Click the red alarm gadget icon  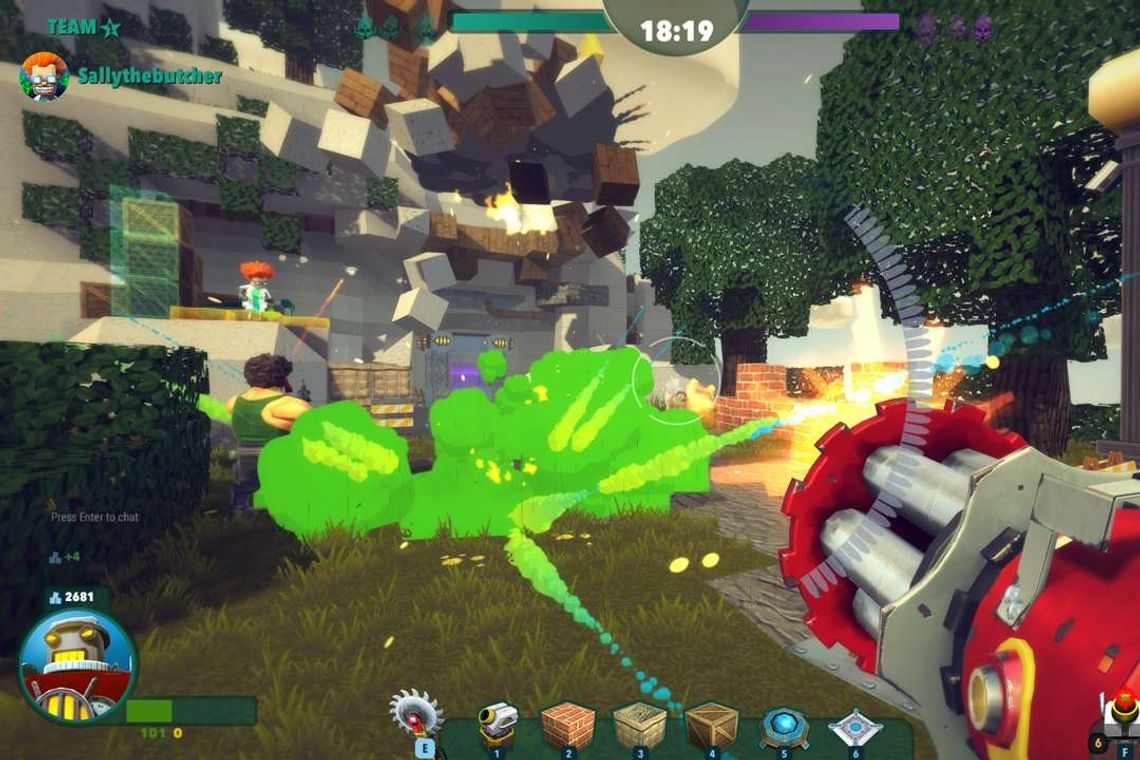(x=1124, y=712)
